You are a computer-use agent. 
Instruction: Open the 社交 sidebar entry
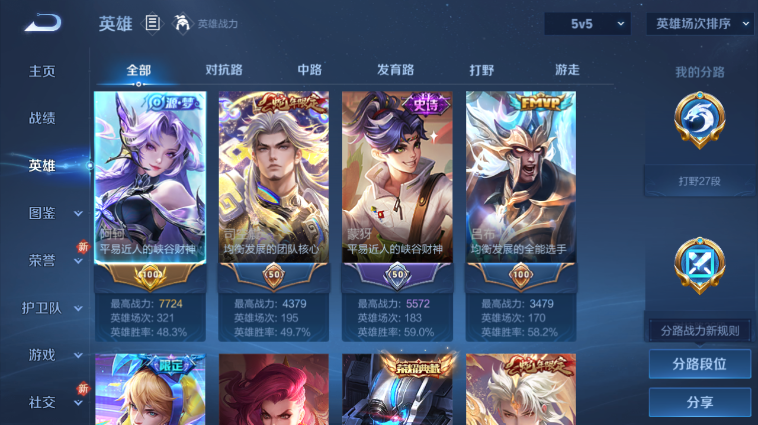click(x=42, y=402)
